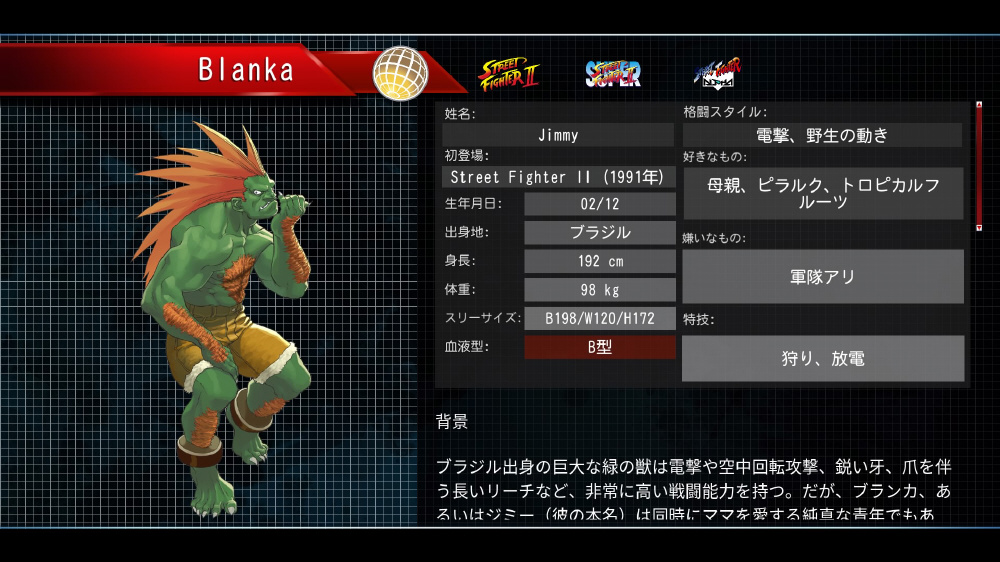Choose the Super Street Fighter II logo
1000x562 pixels.
[x=613, y=73]
